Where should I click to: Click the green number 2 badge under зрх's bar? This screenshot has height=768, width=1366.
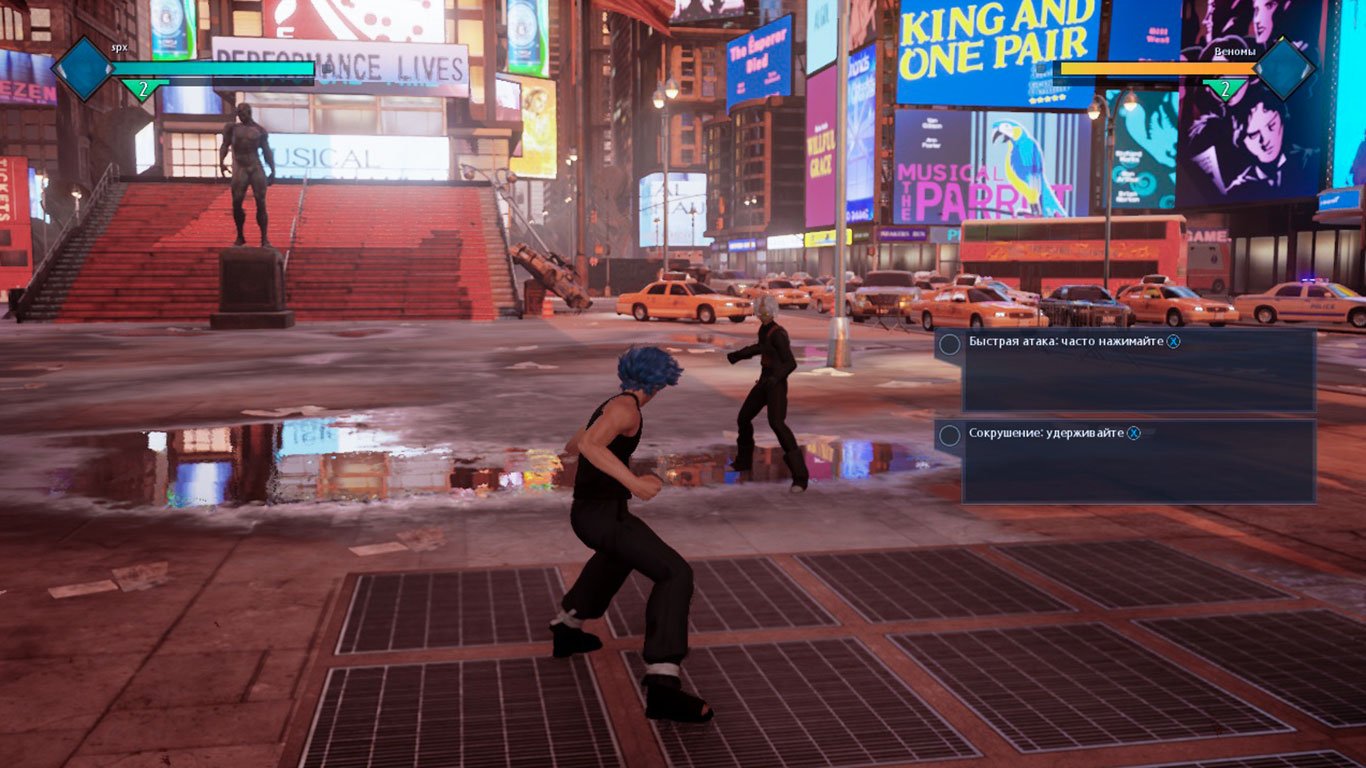pos(143,88)
